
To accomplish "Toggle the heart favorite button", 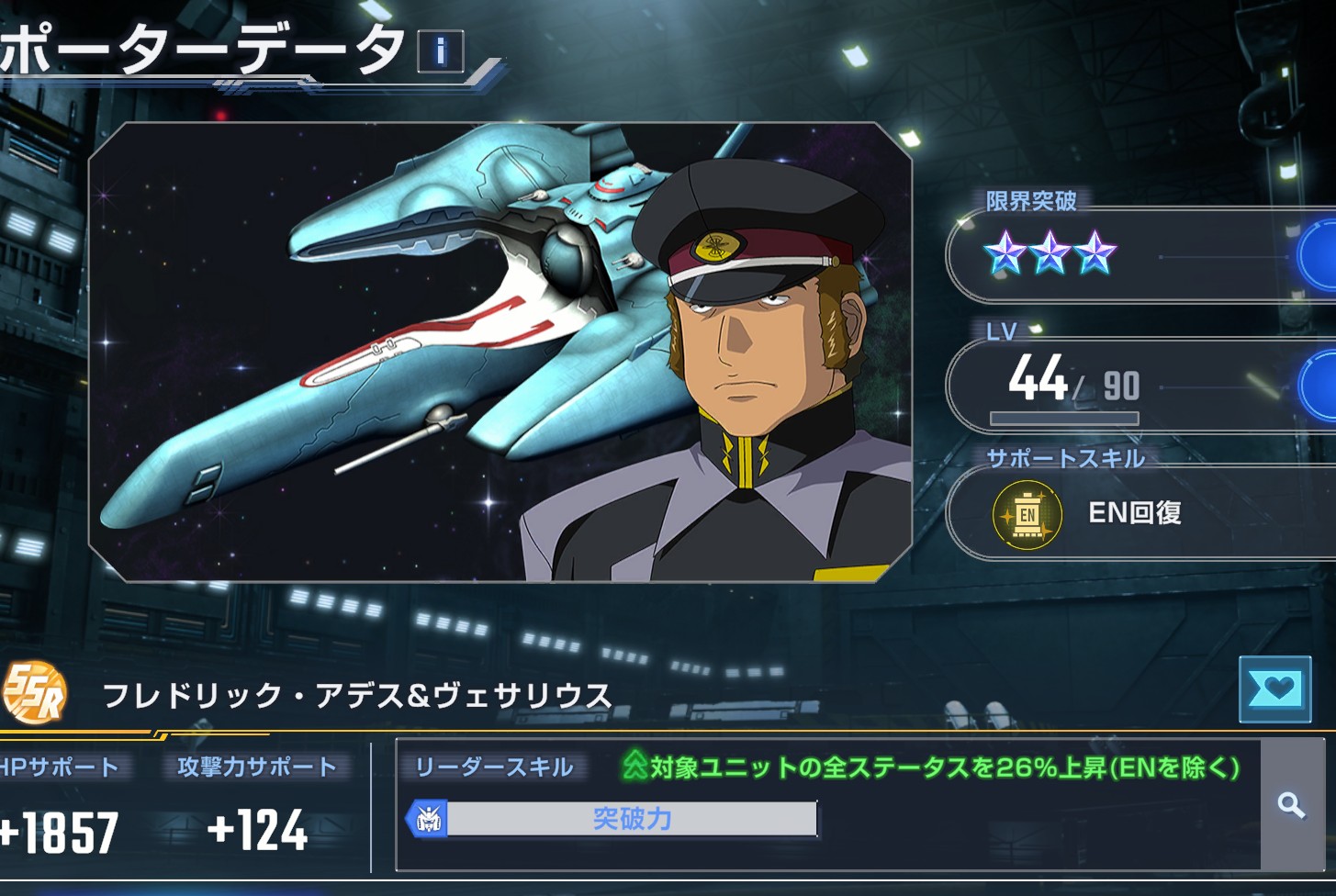I will [x=1274, y=689].
